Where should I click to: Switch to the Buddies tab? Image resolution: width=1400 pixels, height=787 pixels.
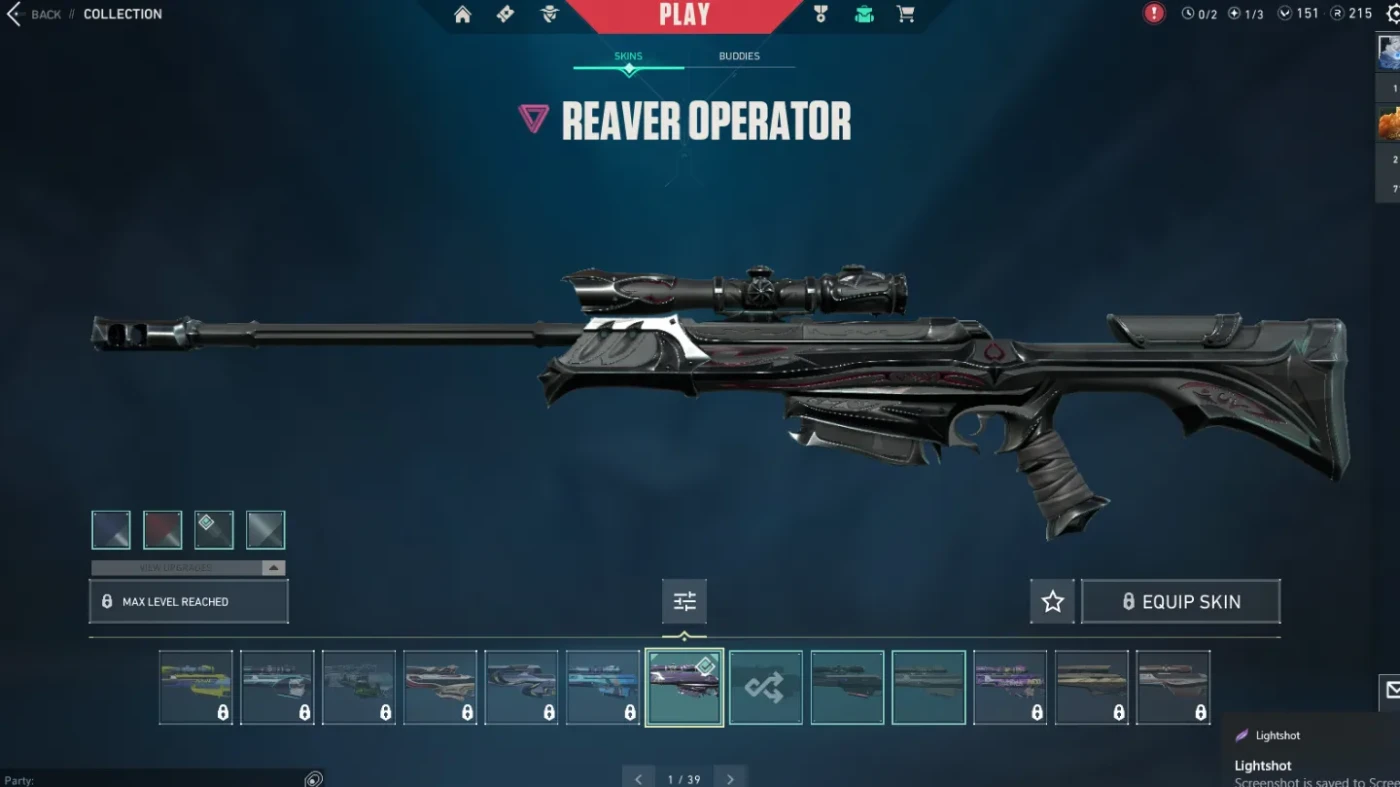(739, 57)
